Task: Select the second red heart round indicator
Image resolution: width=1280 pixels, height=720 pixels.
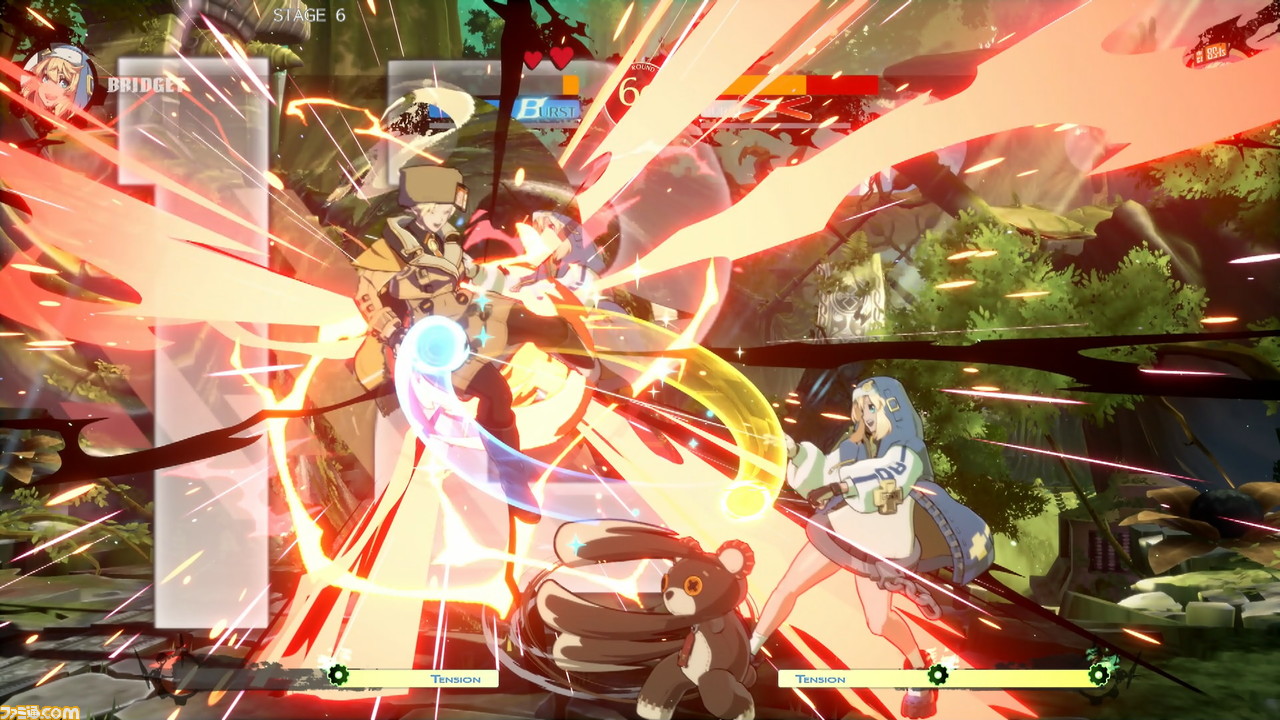Action: click(x=560, y=57)
